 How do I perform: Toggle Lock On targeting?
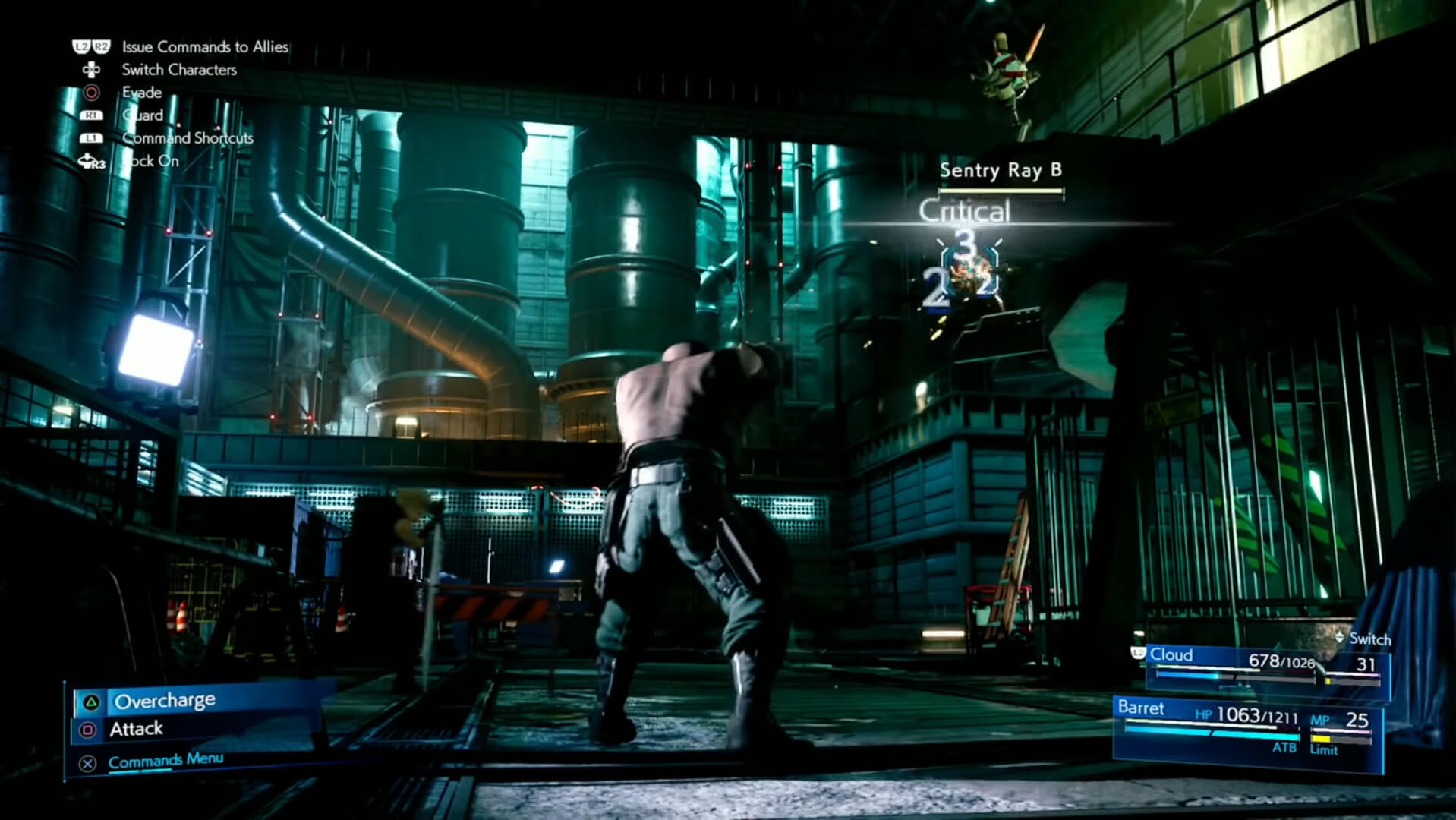coord(149,160)
